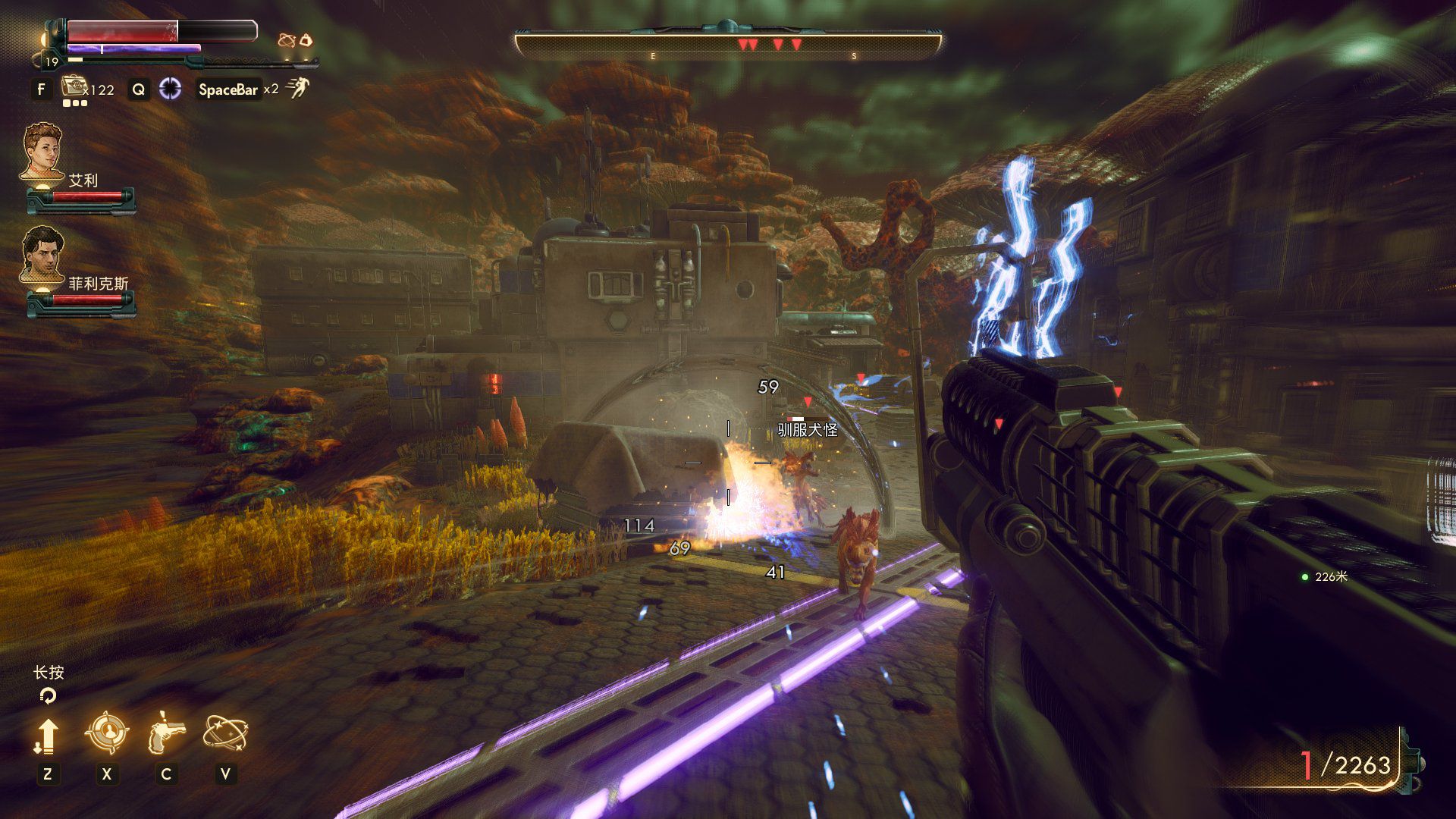The height and width of the screenshot is (819, 1456).
Task: Click the compass bar at top
Action: [728, 44]
